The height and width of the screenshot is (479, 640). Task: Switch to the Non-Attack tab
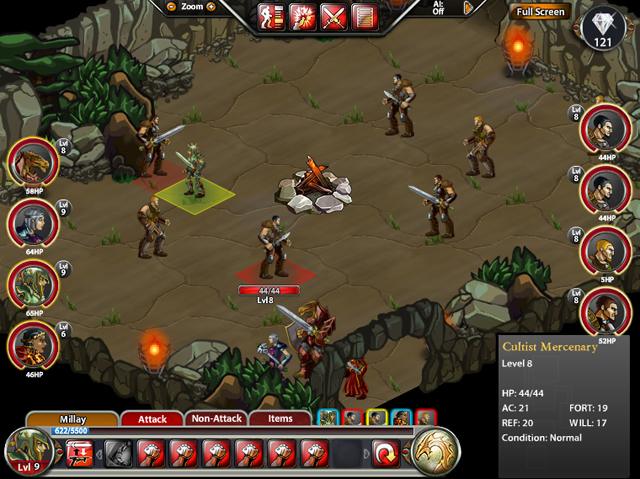click(214, 419)
